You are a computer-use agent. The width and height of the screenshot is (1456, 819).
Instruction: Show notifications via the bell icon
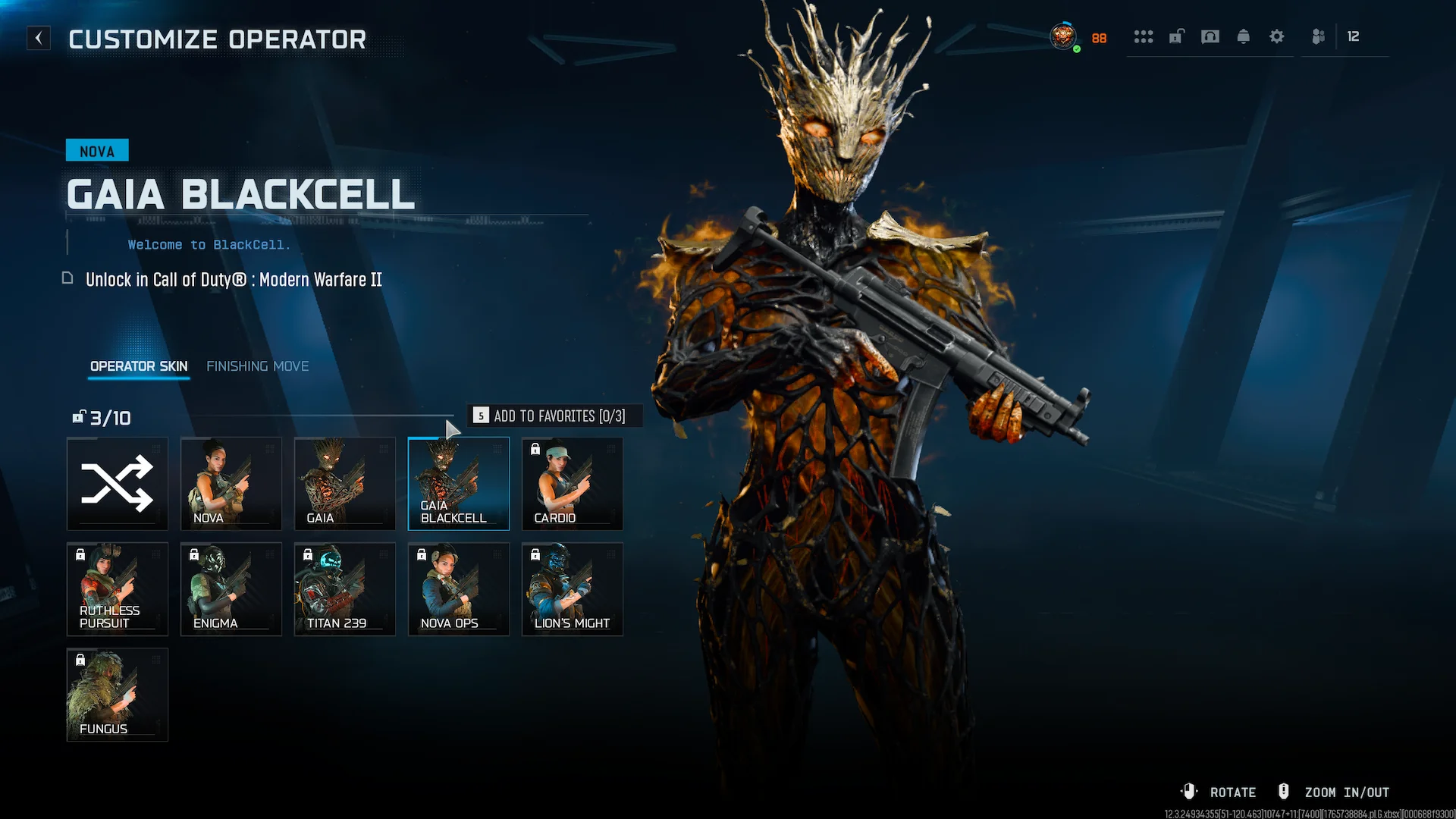1244,36
